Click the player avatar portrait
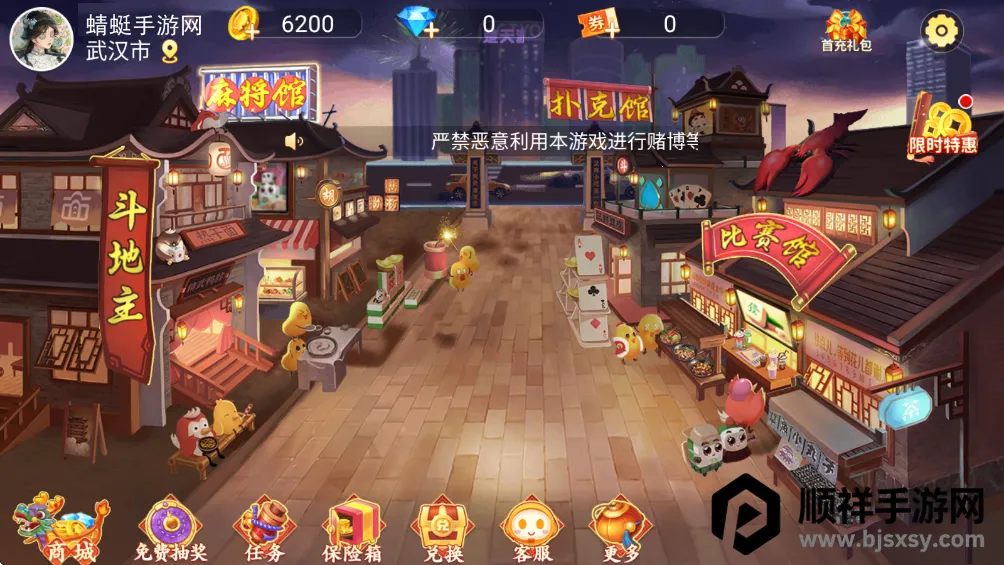 35,36
